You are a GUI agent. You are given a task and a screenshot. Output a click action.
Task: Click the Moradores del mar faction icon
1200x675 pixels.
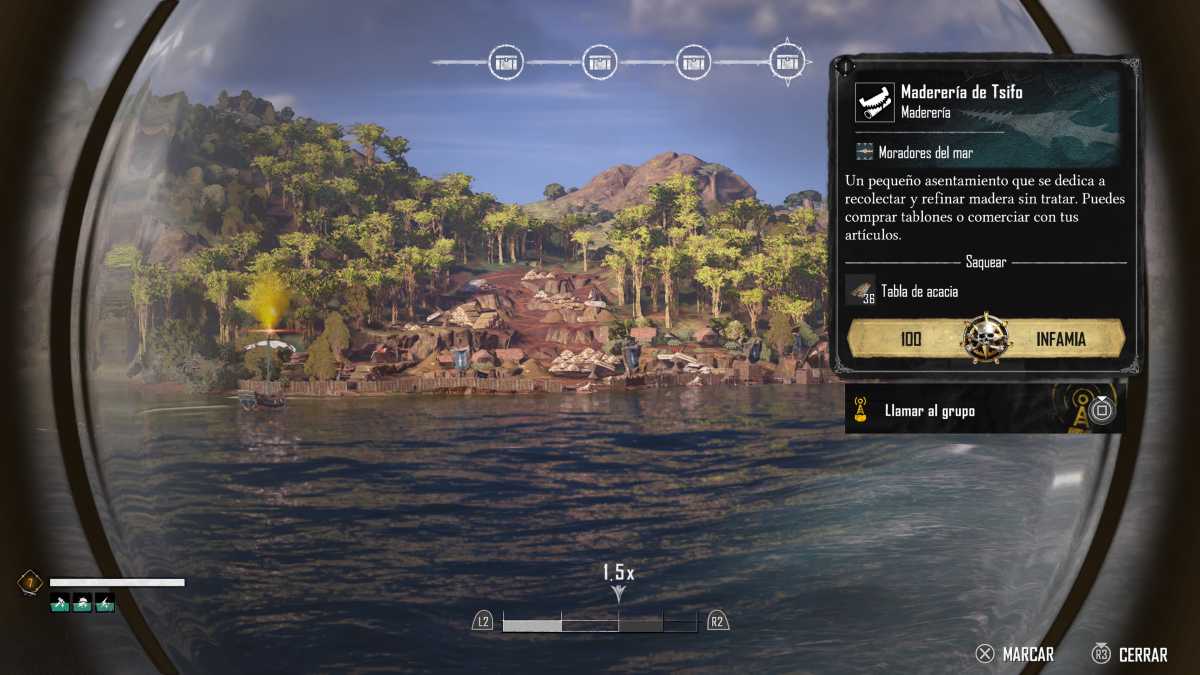[865, 152]
